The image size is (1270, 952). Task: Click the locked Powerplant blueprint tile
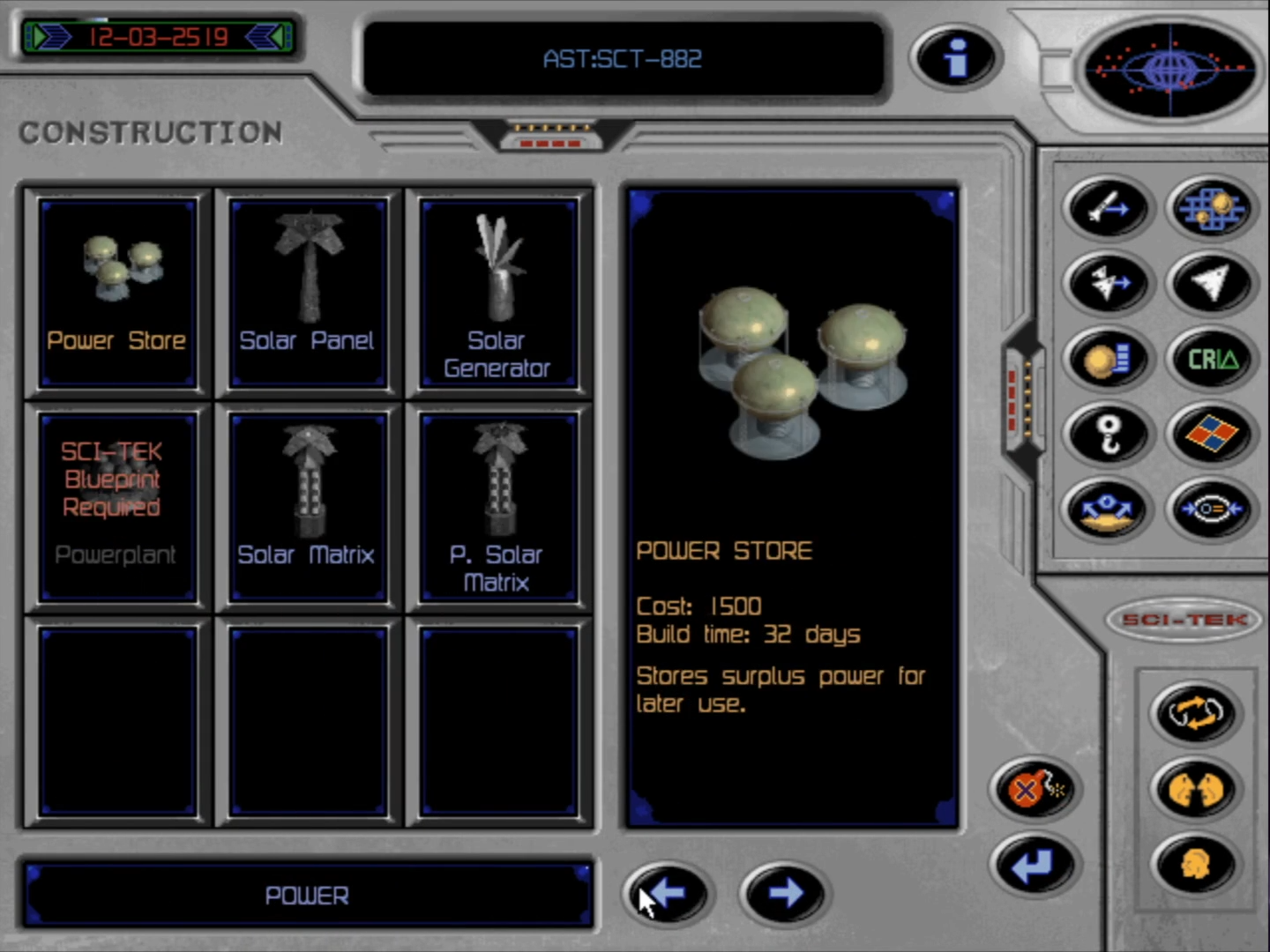117,506
